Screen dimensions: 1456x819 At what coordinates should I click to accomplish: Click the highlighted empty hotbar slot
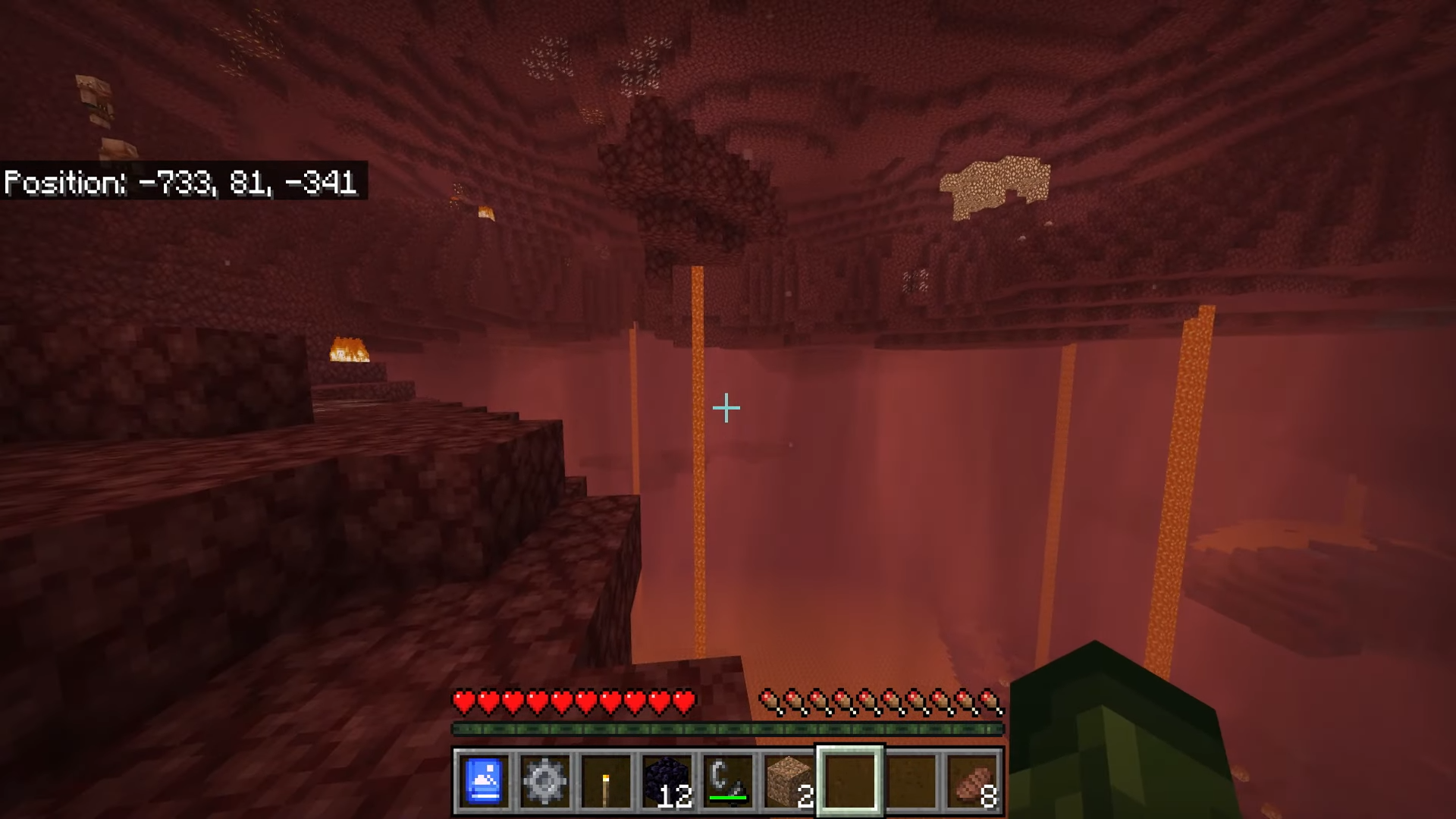pyautogui.click(x=849, y=781)
